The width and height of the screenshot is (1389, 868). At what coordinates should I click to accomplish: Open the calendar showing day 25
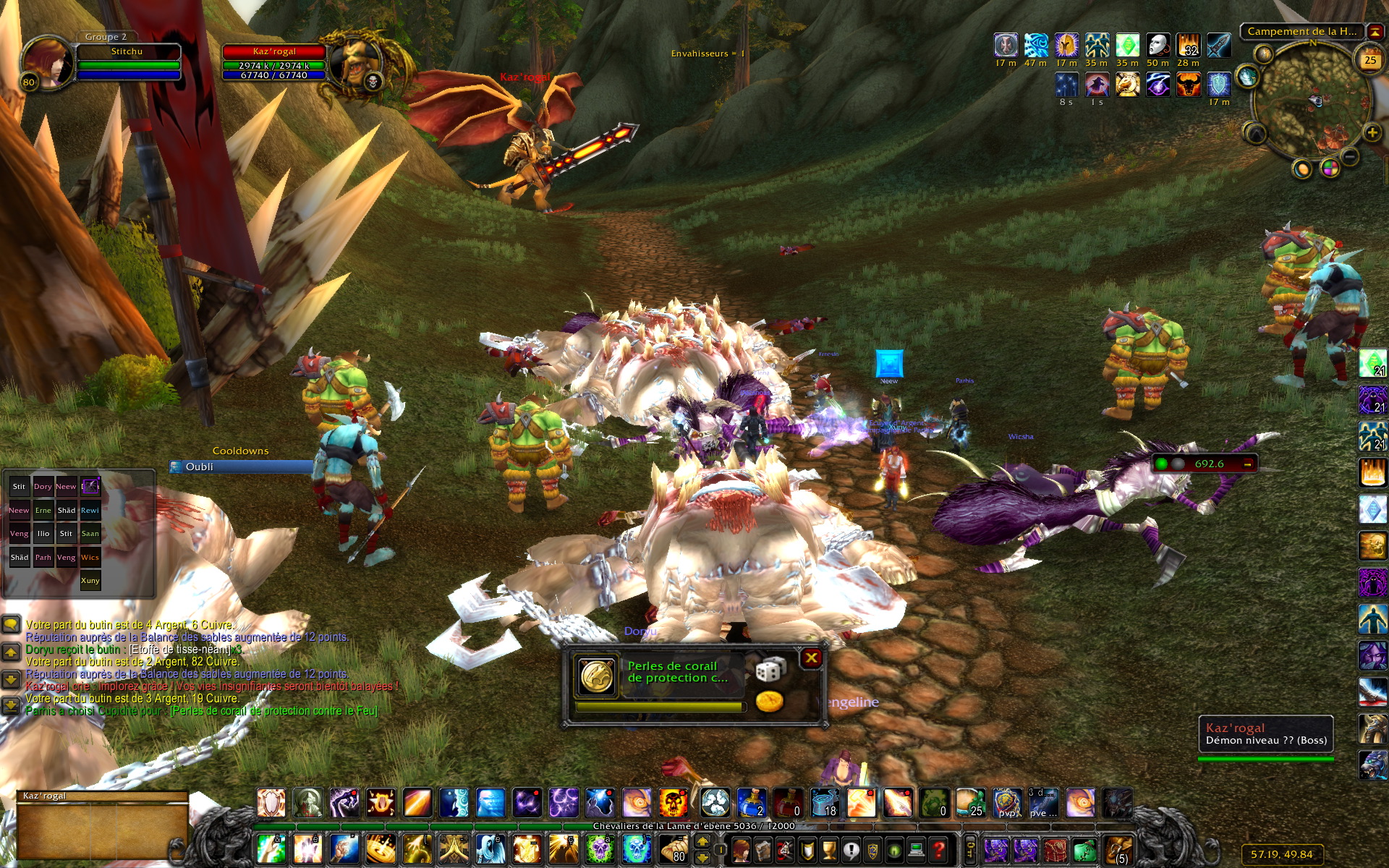coord(1369,61)
